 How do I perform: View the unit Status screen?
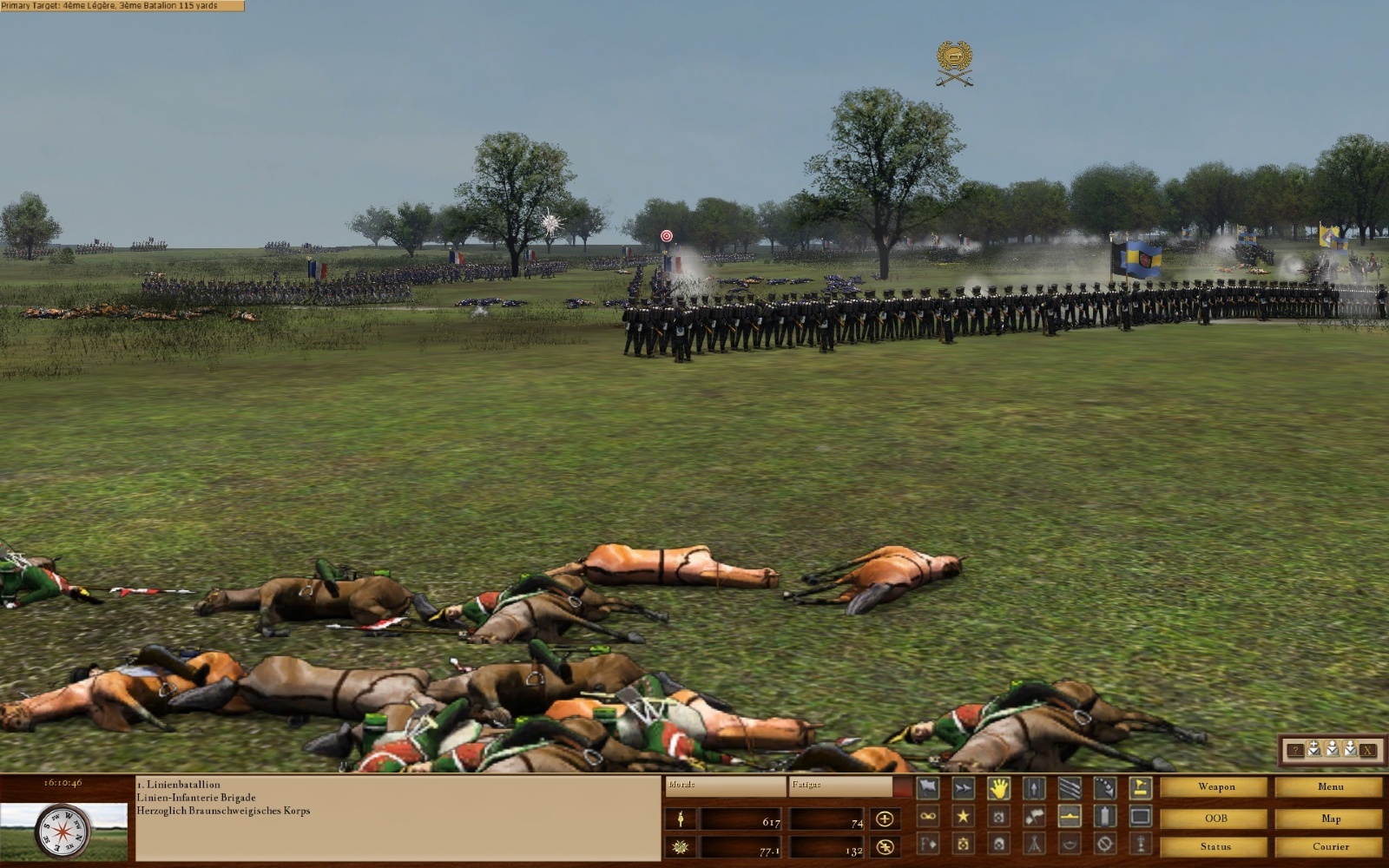tap(1215, 846)
